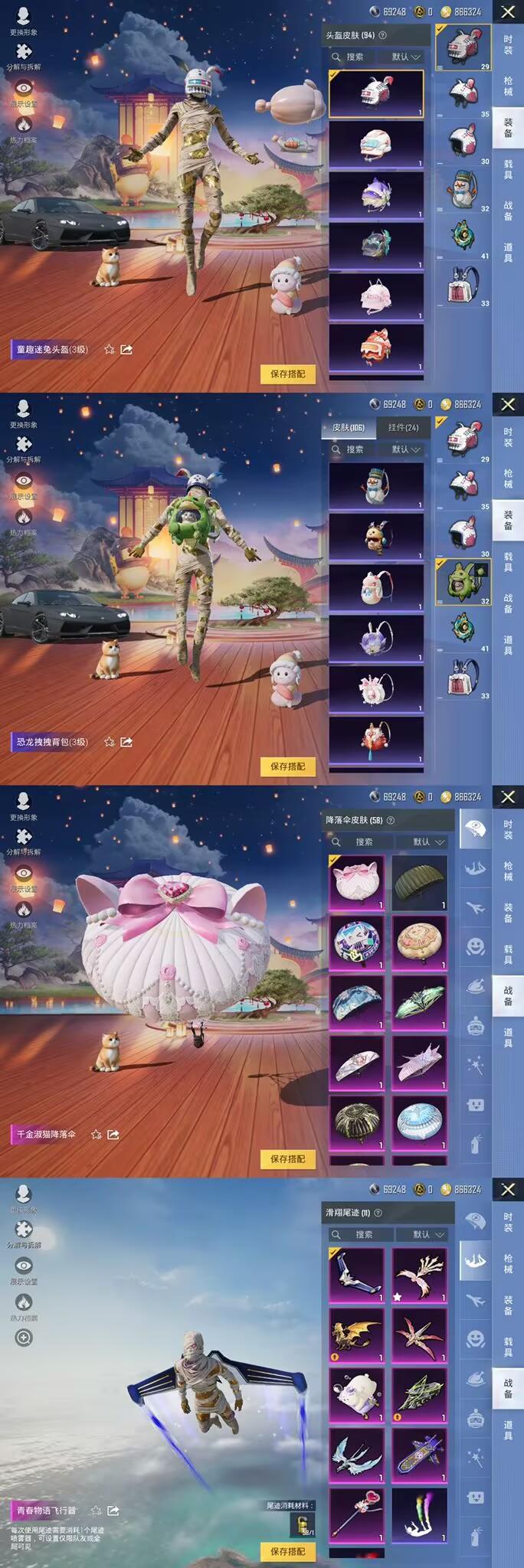524x1568 pixels.
Task: Open help beside 降落伞皮肤 (58) title
Action: point(391,820)
